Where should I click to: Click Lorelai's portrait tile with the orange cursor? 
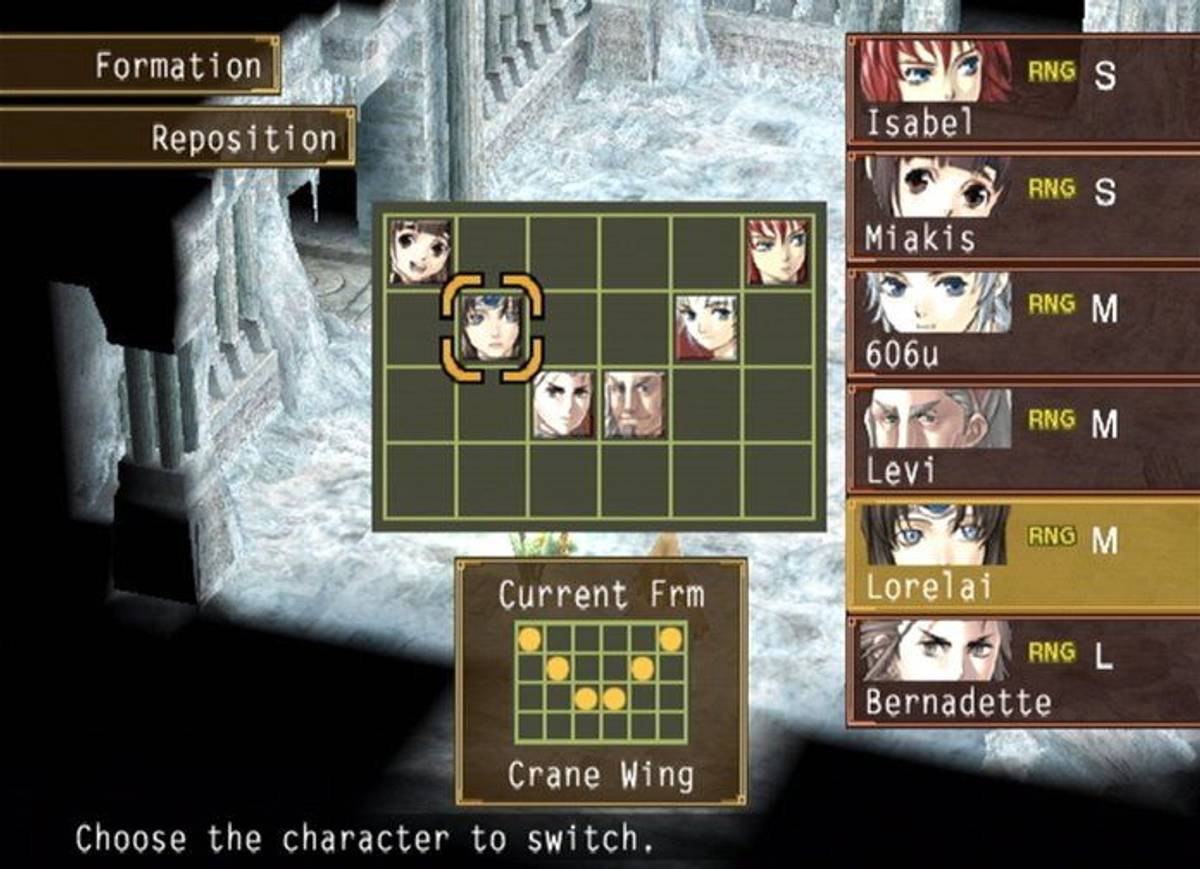point(491,328)
